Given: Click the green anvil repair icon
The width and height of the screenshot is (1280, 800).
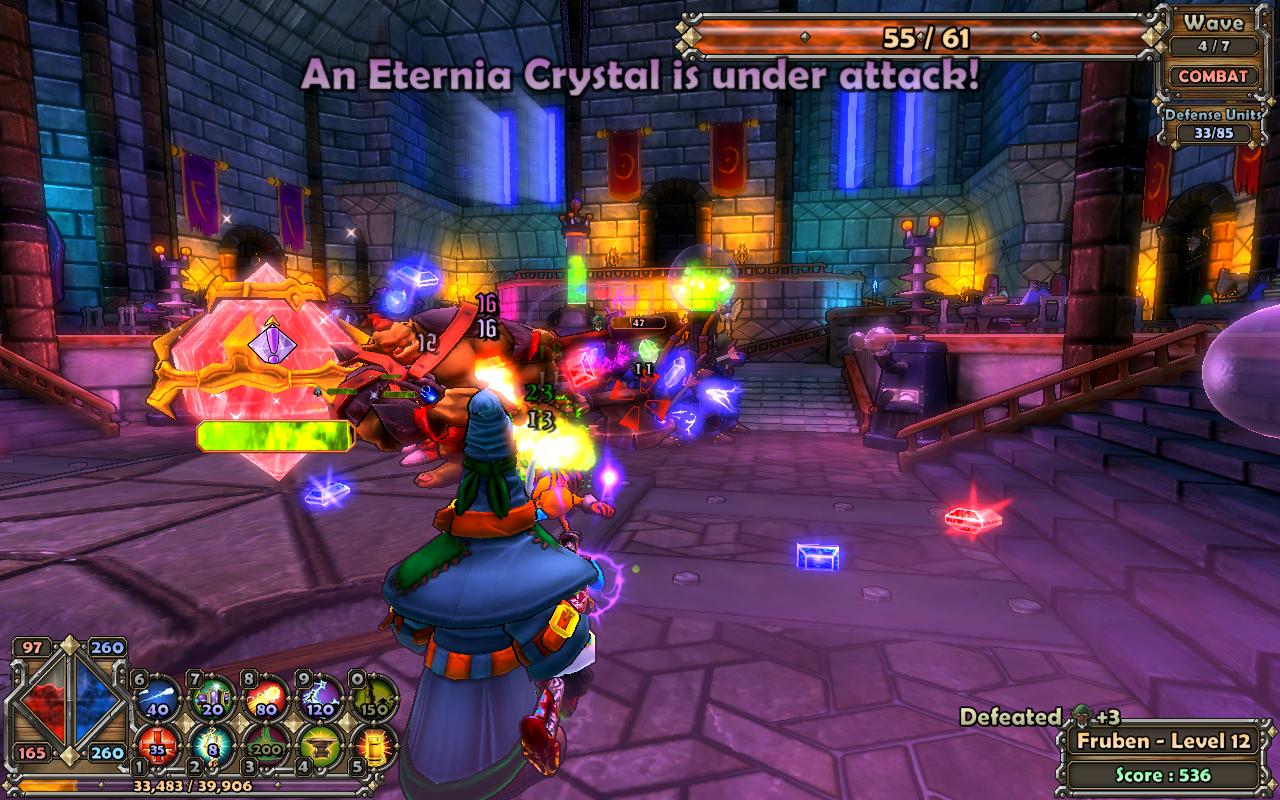Looking at the screenshot, I should click(322, 746).
